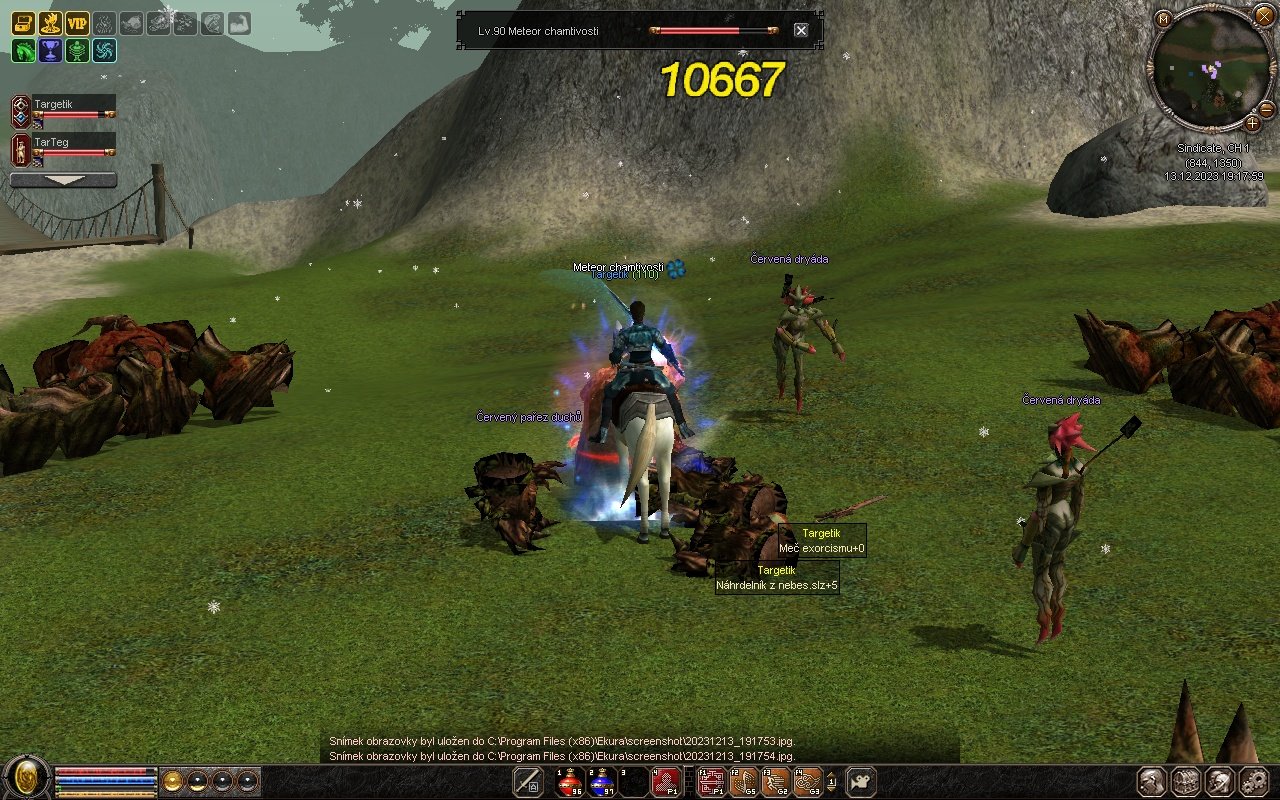Open the inventory chest button

(1185, 782)
